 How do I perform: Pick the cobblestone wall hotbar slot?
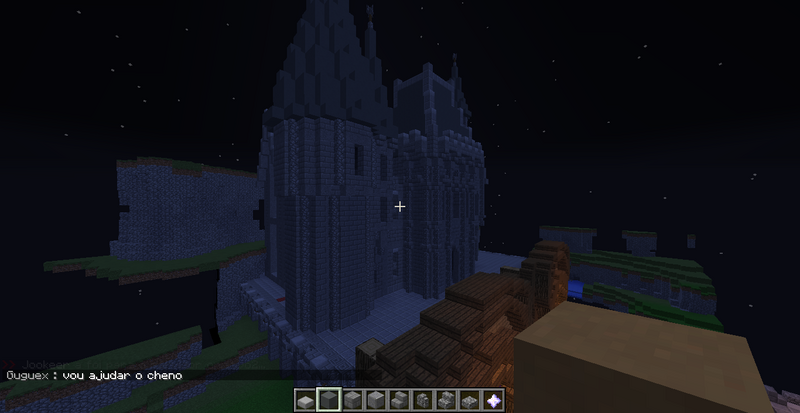pos(423,400)
